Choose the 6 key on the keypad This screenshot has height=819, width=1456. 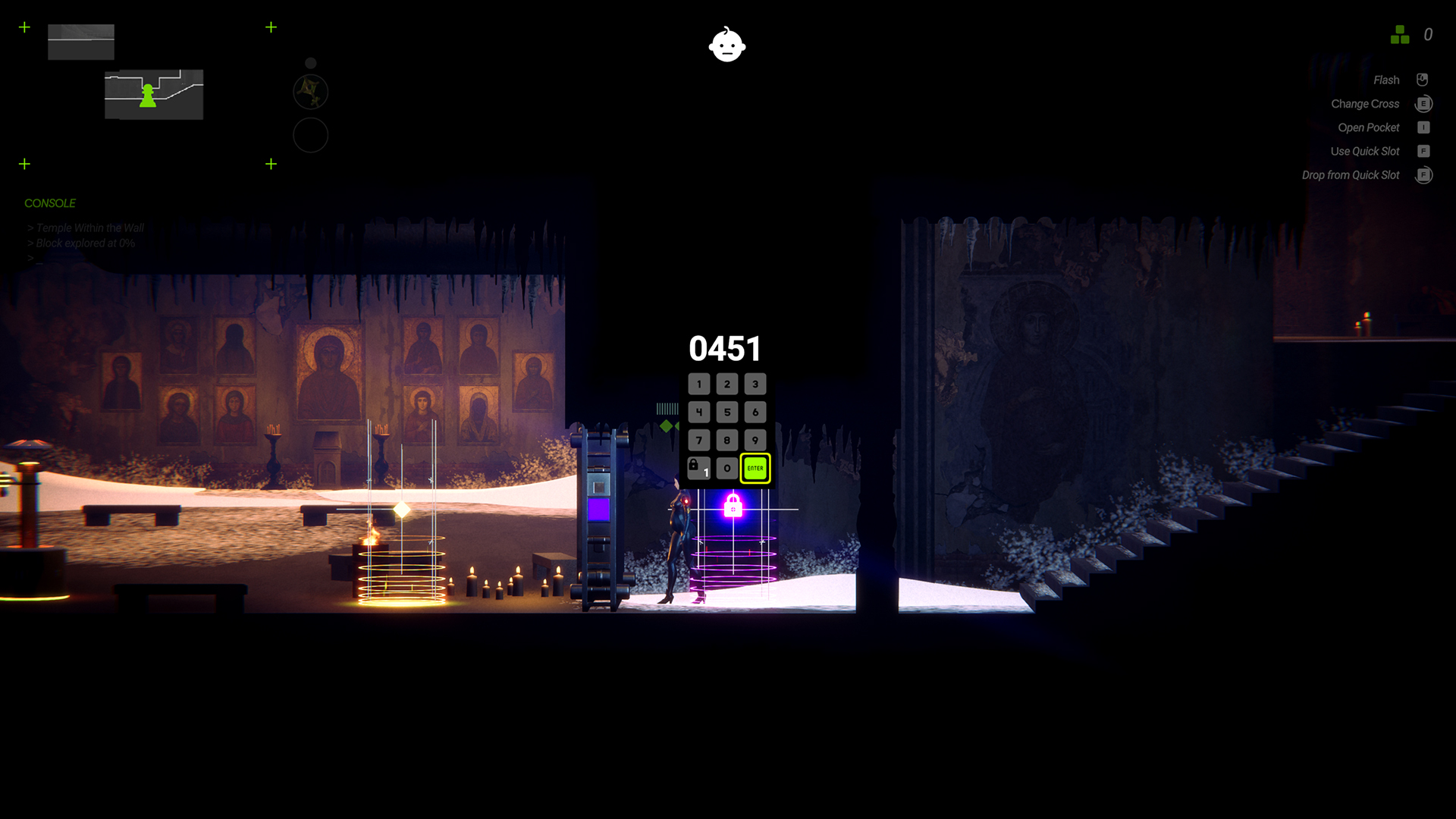[x=755, y=413]
